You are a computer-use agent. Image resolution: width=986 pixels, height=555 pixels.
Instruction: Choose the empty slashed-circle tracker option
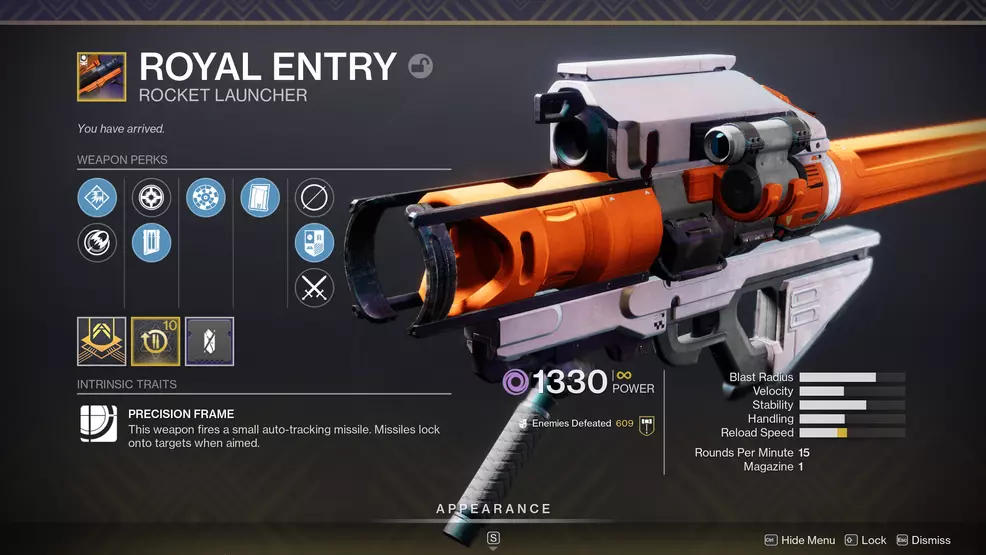tap(314, 197)
